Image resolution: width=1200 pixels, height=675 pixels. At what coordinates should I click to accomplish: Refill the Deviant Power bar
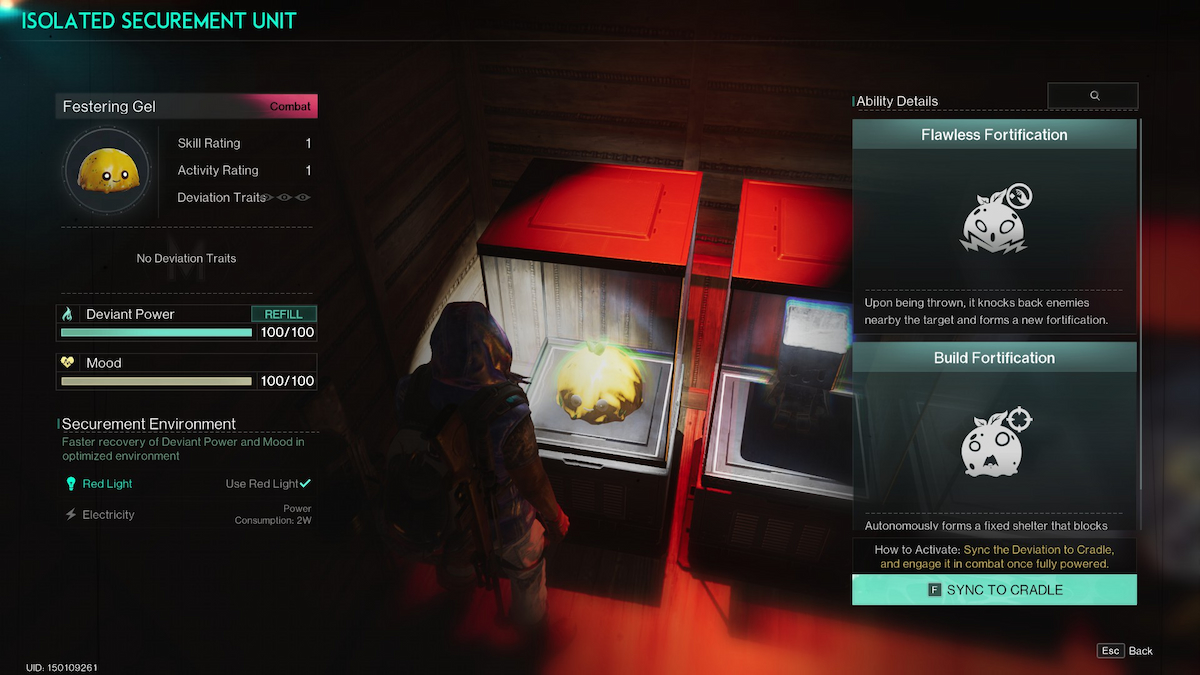(x=283, y=314)
